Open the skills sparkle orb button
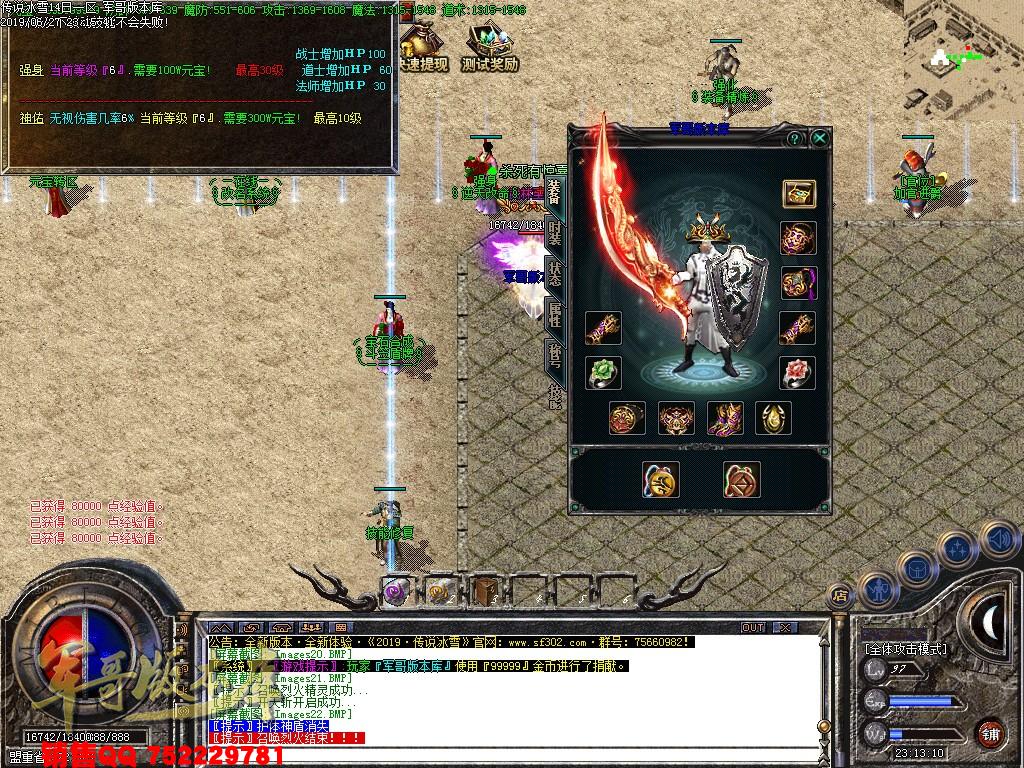 click(958, 548)
